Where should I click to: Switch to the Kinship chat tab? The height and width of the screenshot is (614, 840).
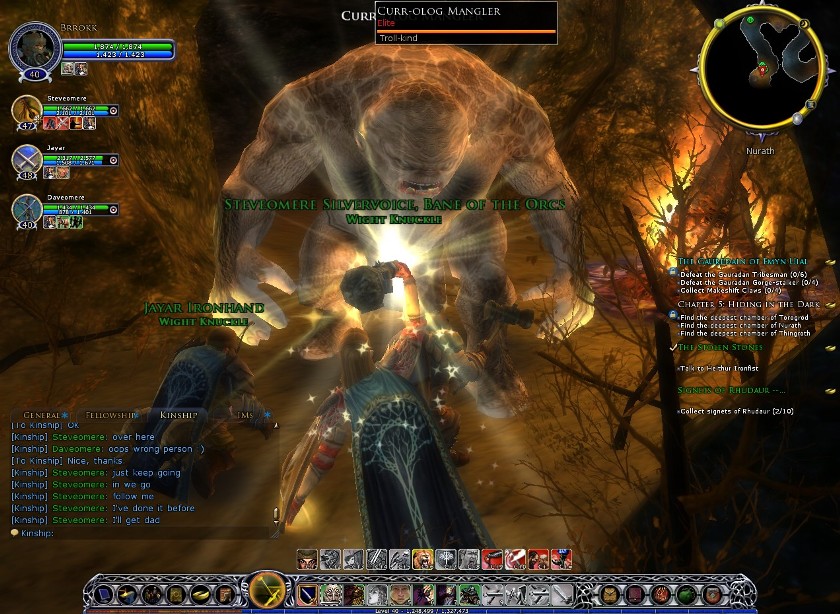click(180, 414)
